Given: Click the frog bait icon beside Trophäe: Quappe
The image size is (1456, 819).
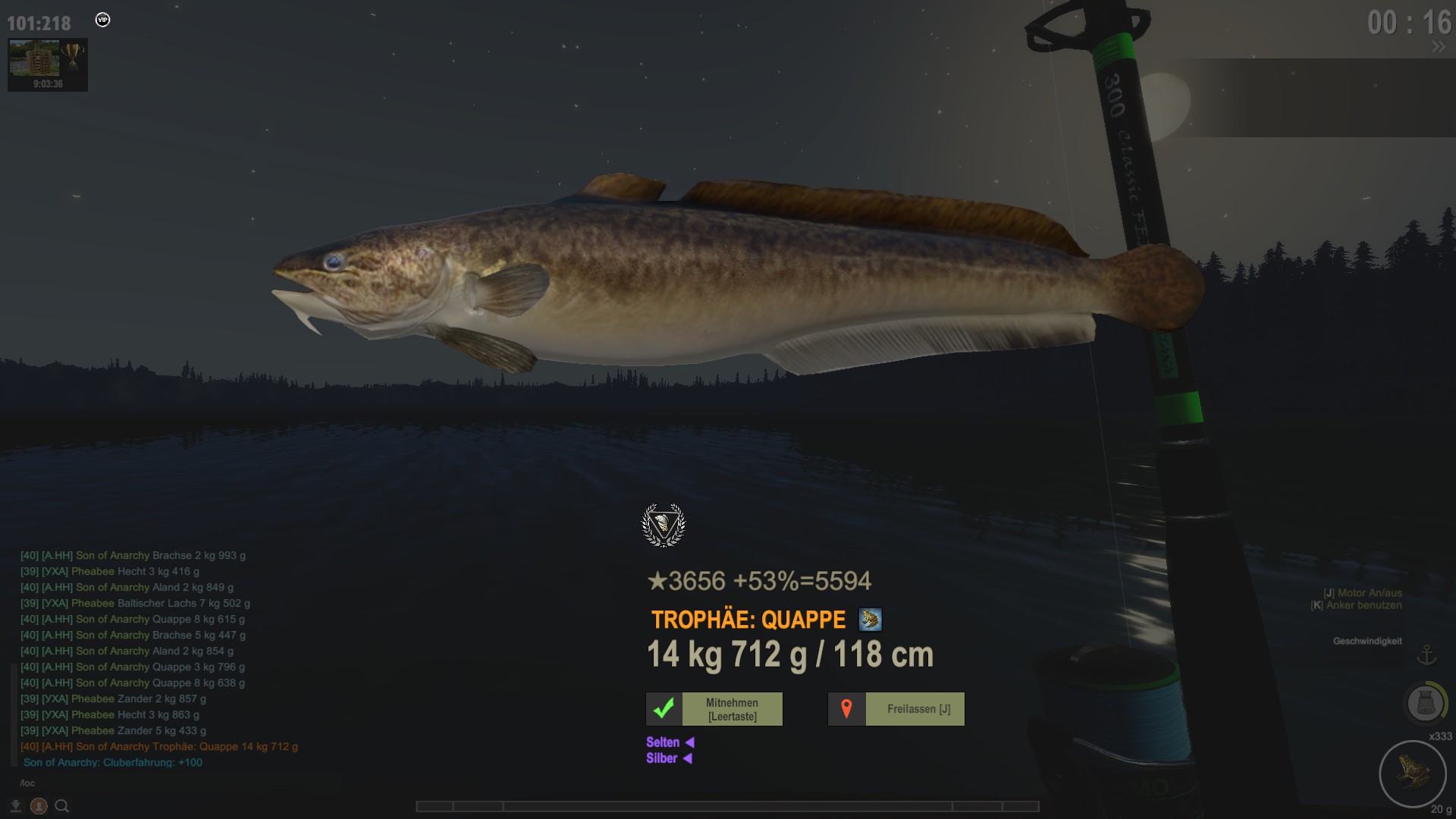Looking at the screenshot, I should (x=870, y=620).
